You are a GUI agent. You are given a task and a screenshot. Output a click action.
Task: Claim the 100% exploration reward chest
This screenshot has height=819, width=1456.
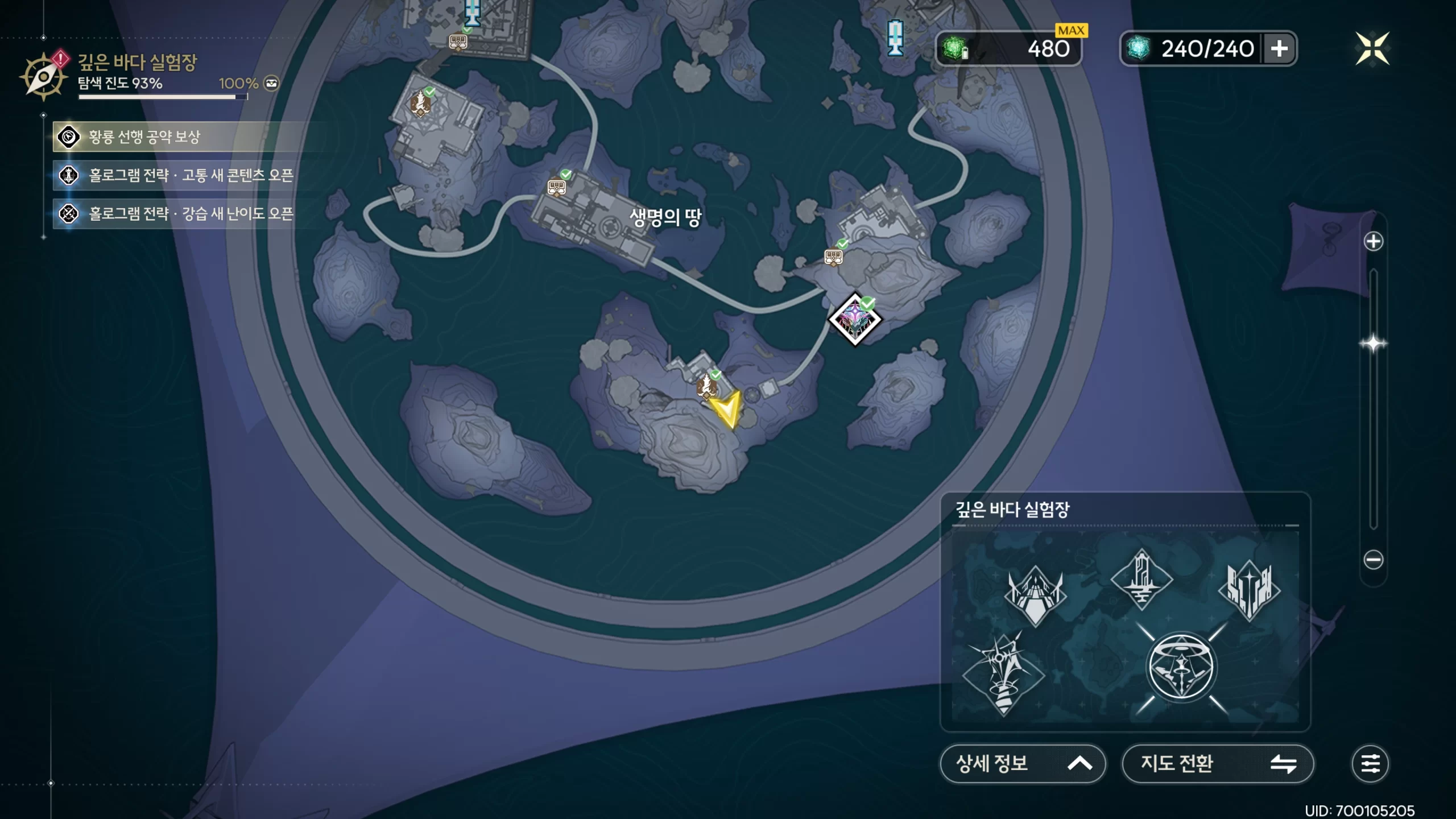272,84
